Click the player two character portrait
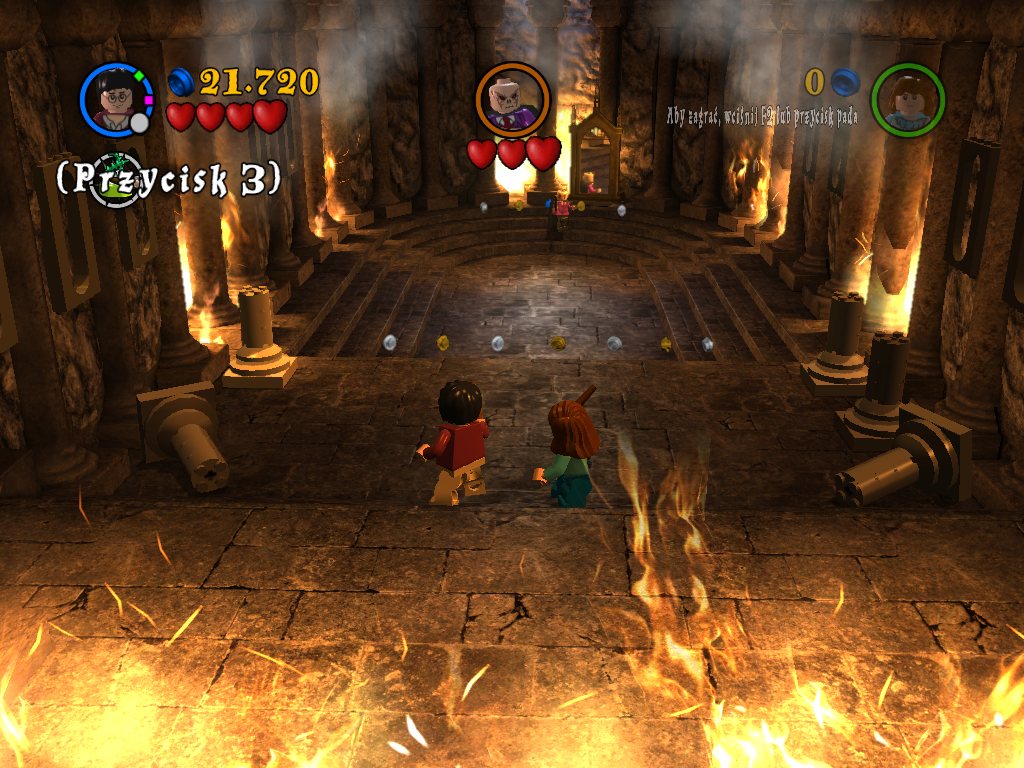 [x=907, y=100]
